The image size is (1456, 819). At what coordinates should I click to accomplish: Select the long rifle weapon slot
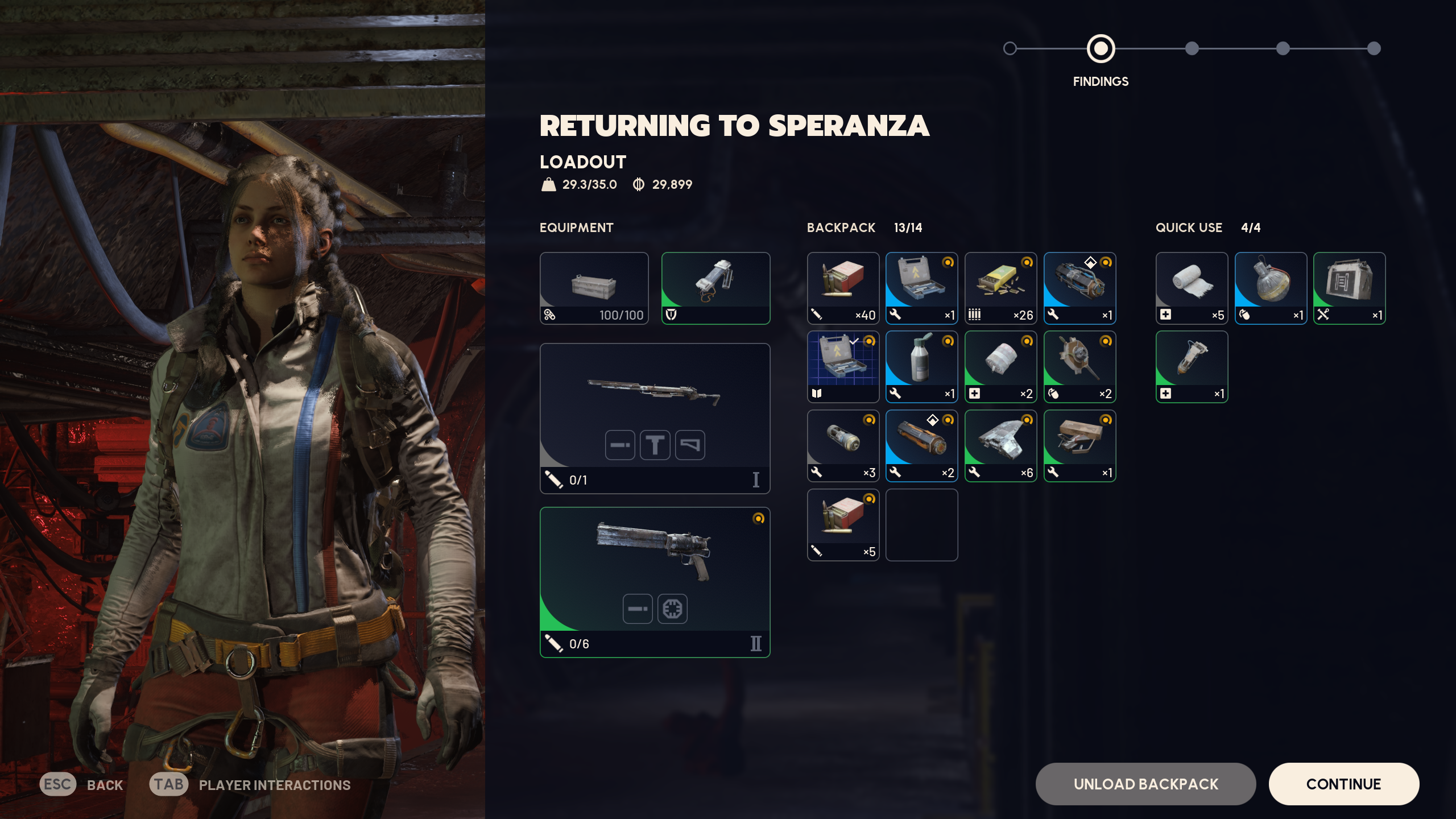pyautogui.click(x=655, y=418)
